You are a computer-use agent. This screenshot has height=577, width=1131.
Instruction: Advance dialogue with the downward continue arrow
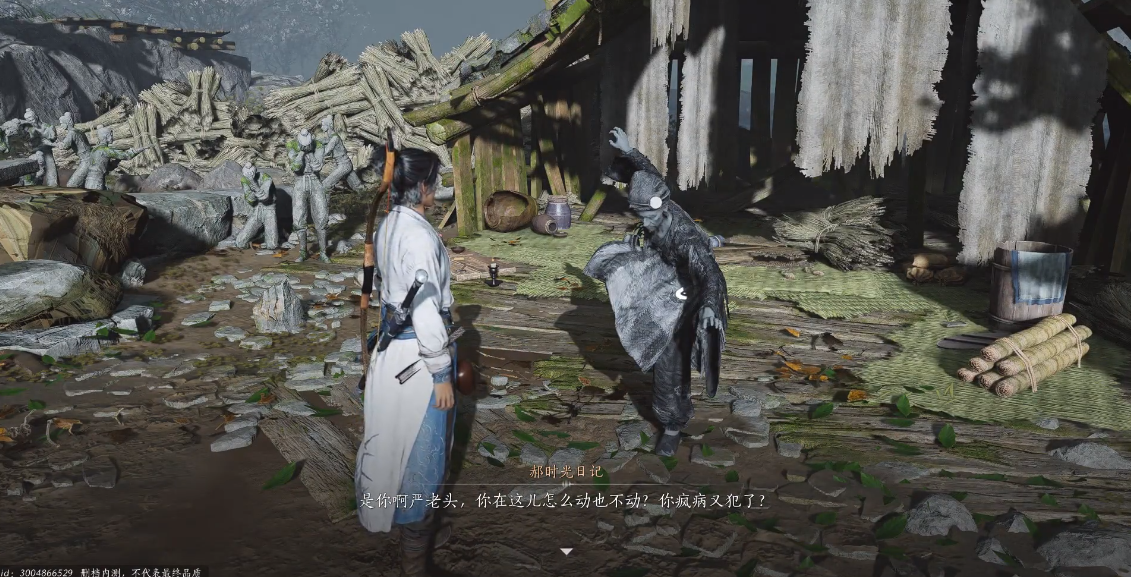566,551
